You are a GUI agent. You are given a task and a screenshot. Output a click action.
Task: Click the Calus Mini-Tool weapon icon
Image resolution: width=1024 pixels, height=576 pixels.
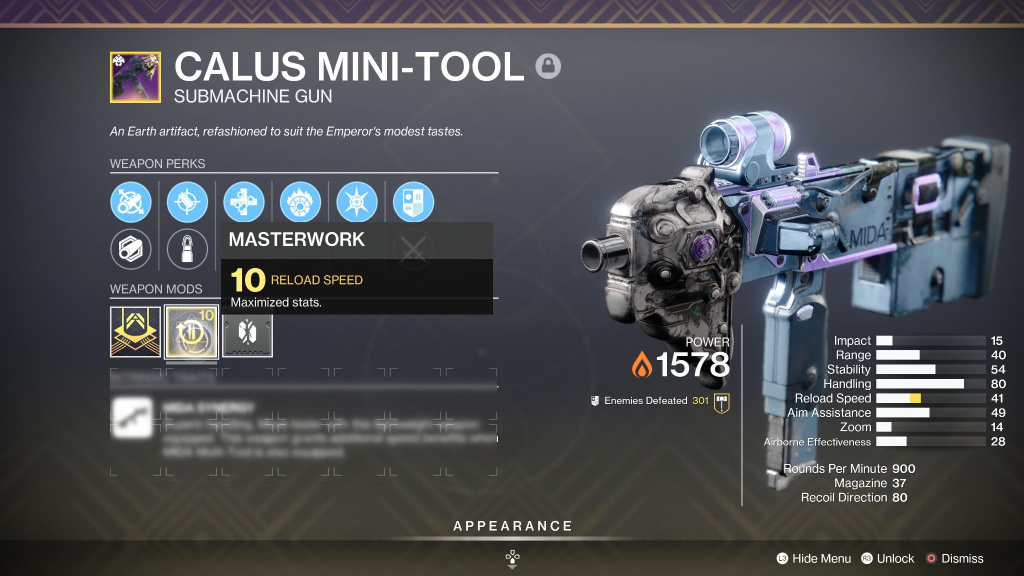point(135,77)
